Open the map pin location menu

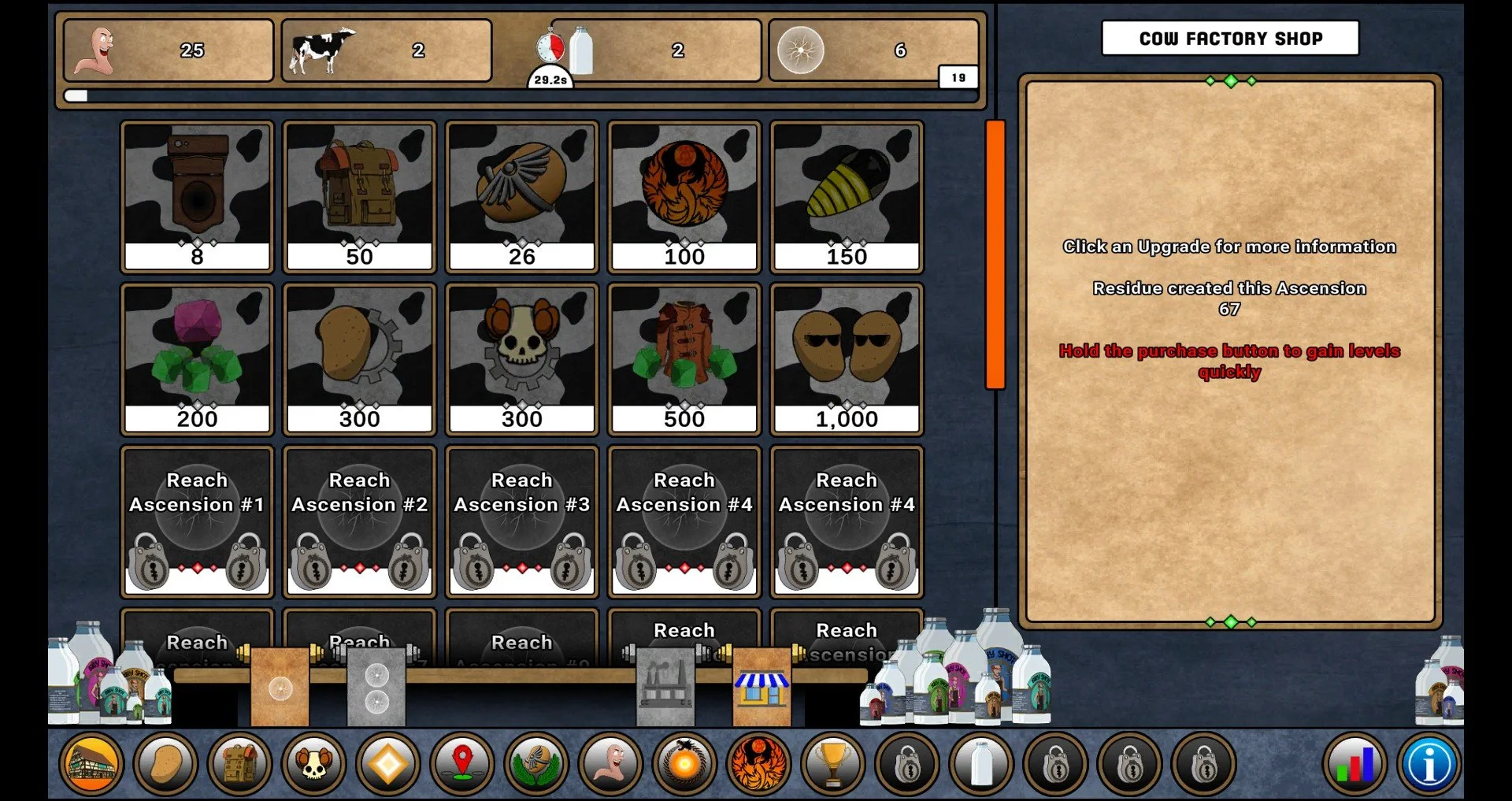462,763
